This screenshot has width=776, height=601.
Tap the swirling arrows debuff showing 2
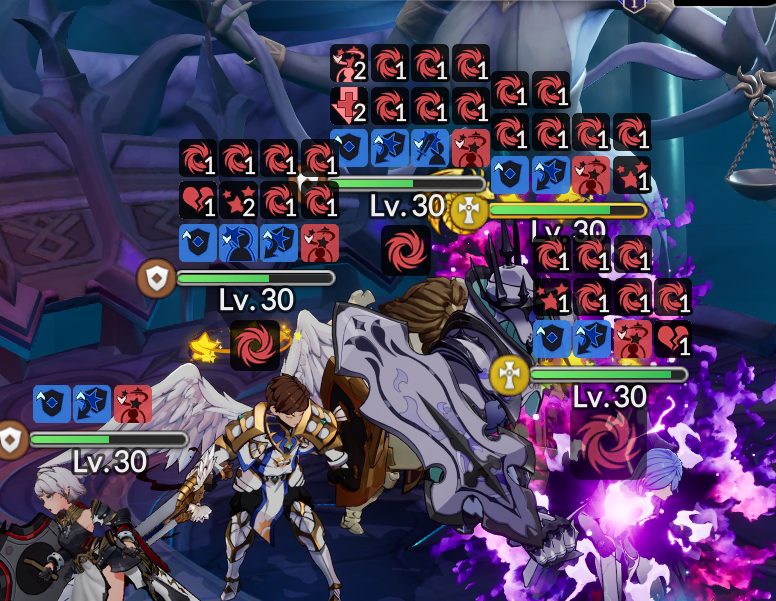(x=349, y=63)
